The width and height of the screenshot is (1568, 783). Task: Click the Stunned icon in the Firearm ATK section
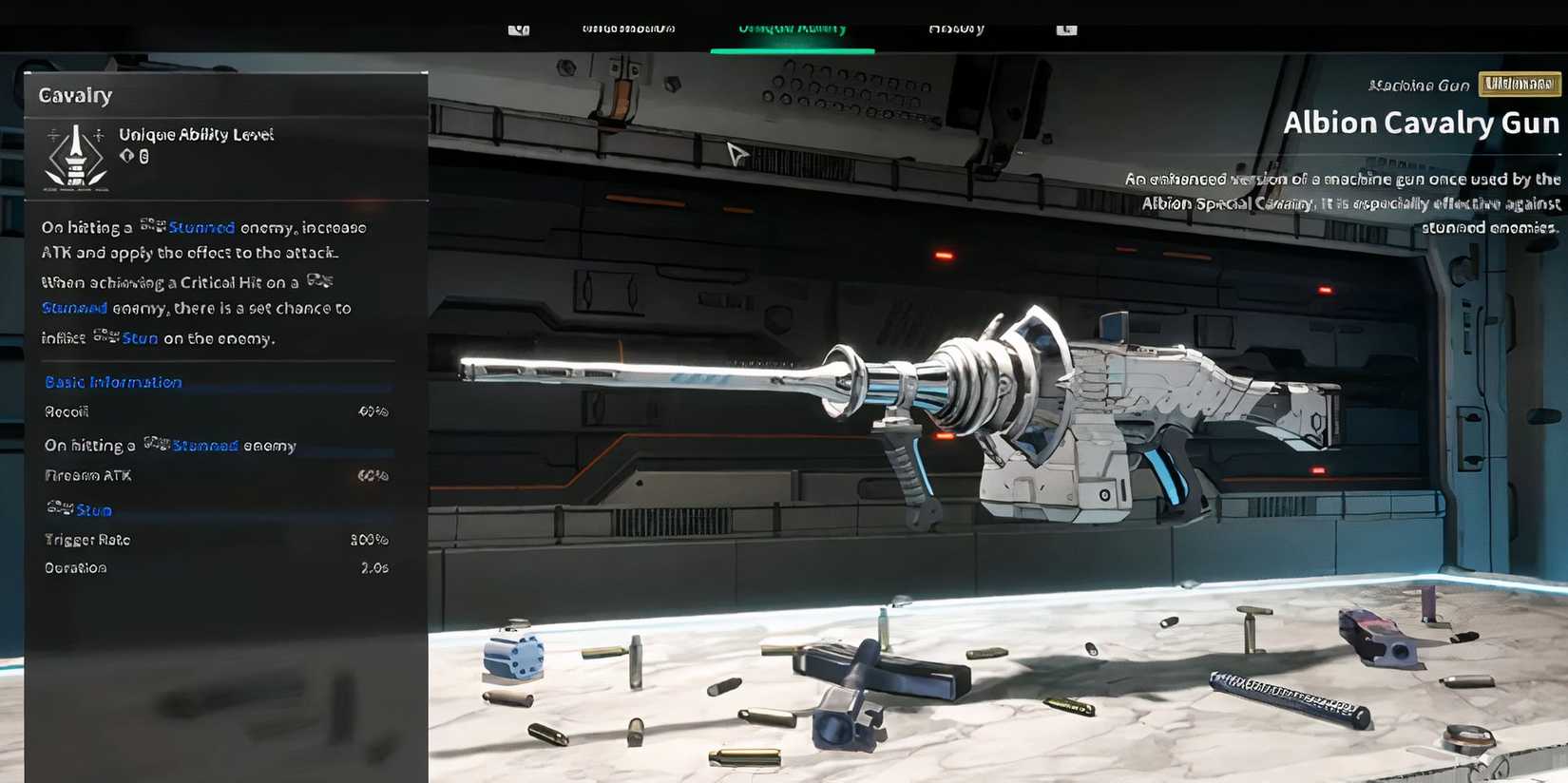[155, 442]
